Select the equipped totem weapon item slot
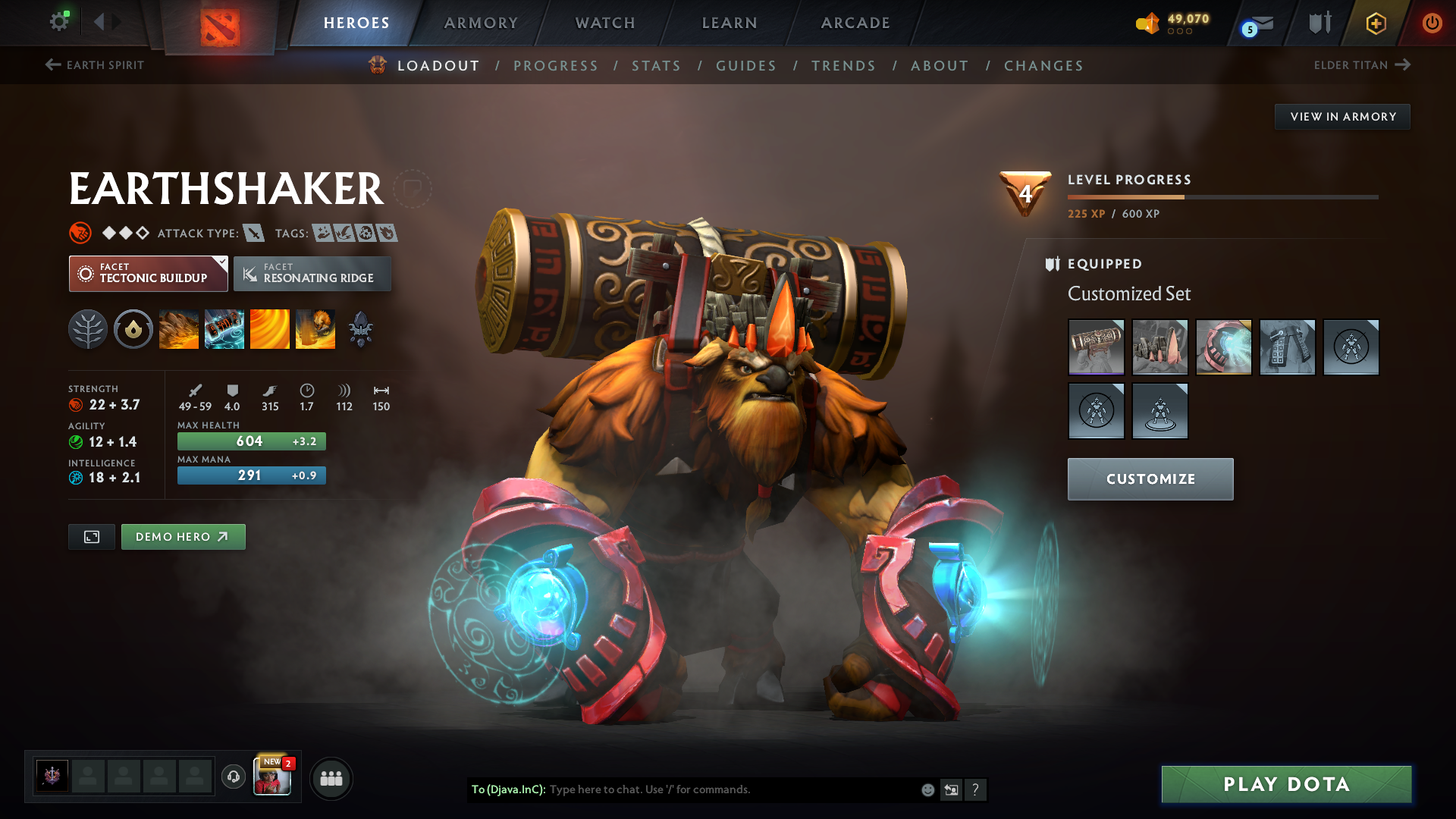 pos(1096,347)
